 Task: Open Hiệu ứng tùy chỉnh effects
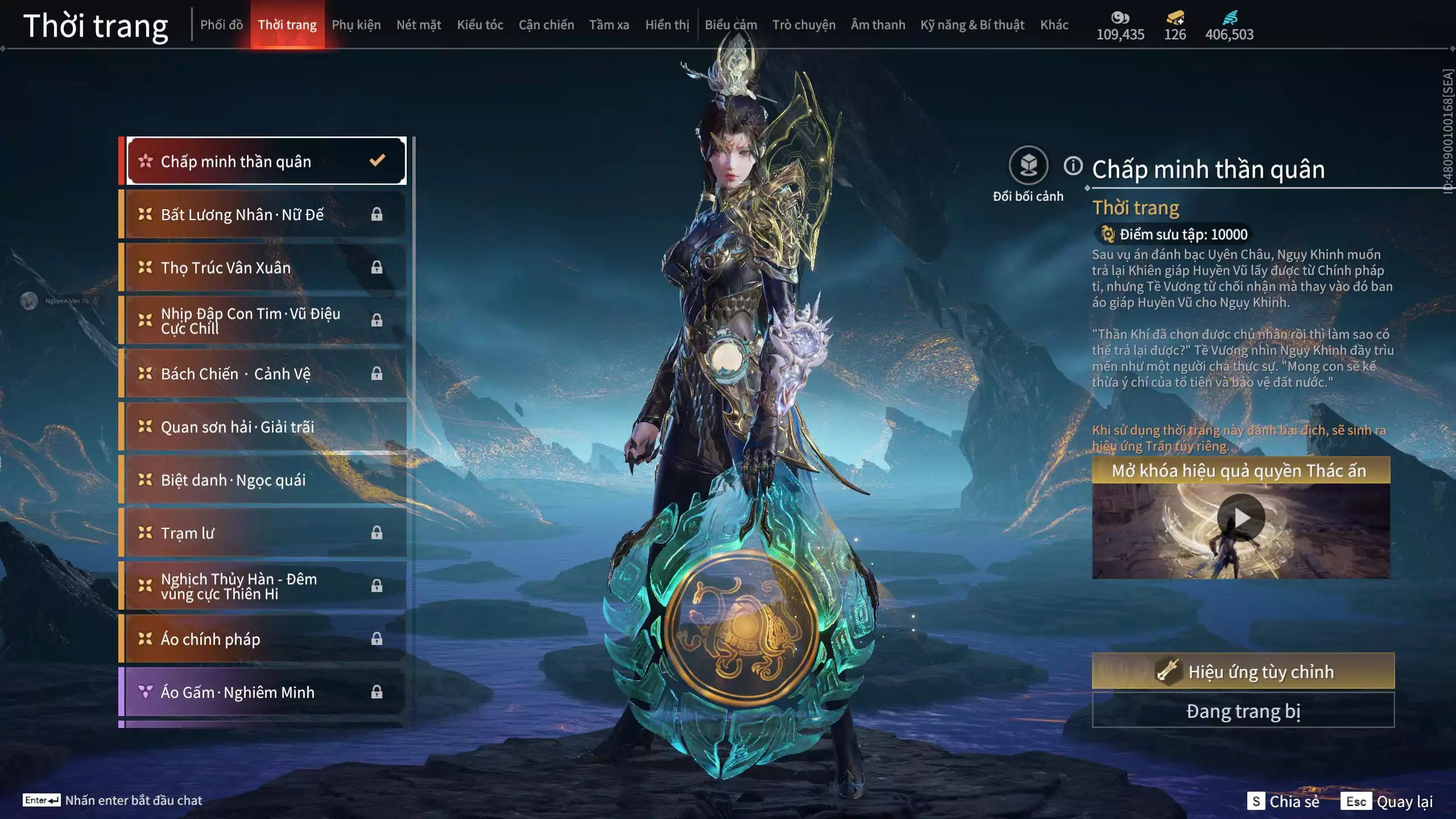tap(1243, 671)
